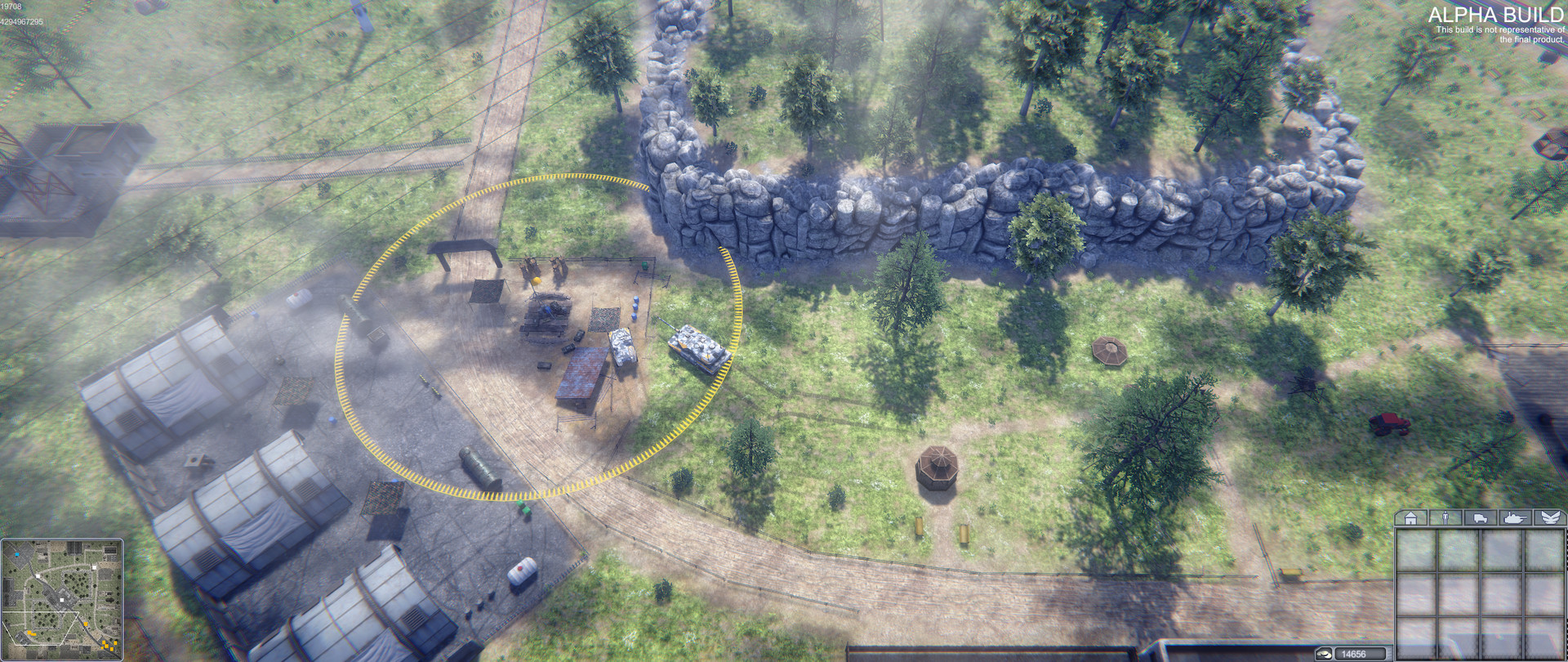The image size is (1568, 662).
Task: Click the cash icon beside the funds counter
Action: pyautogui.click(x=1325, y=653)
